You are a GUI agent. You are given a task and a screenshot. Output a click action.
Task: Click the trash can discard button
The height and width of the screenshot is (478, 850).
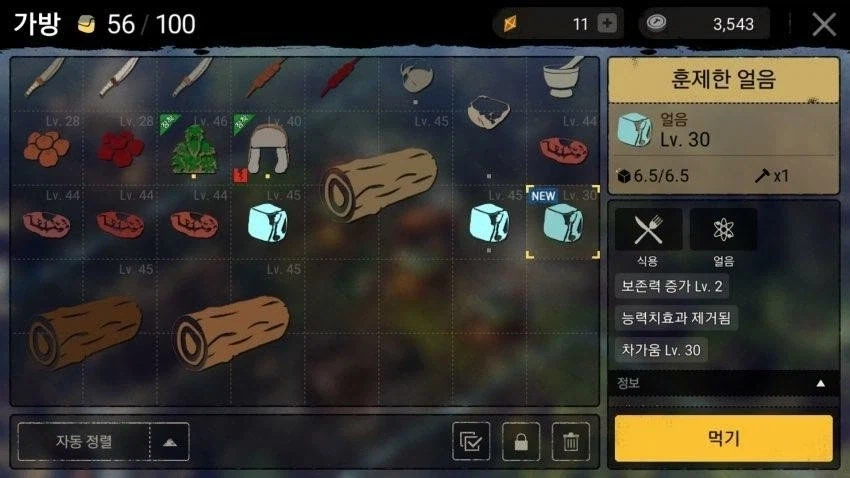tap(570, 441)
